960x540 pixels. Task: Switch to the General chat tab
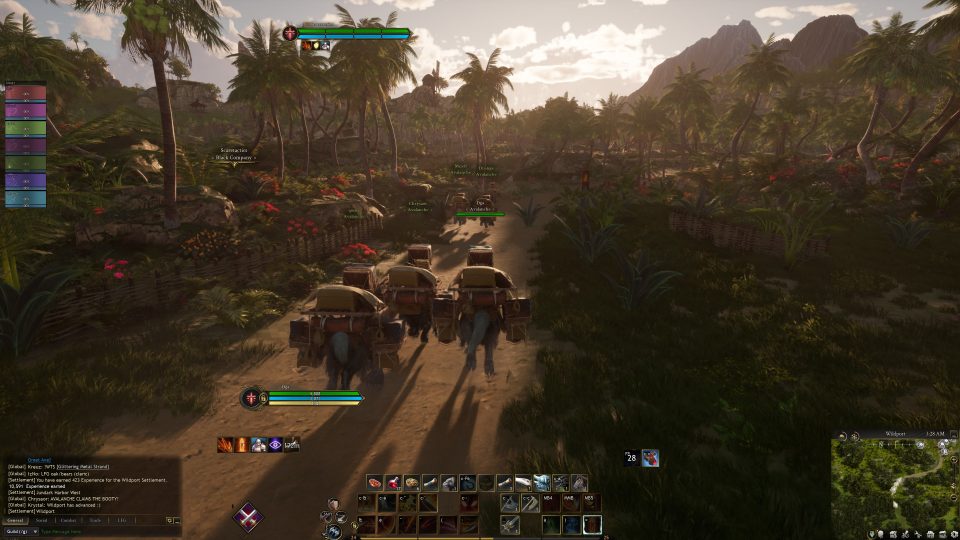click(x=15, y=520)
